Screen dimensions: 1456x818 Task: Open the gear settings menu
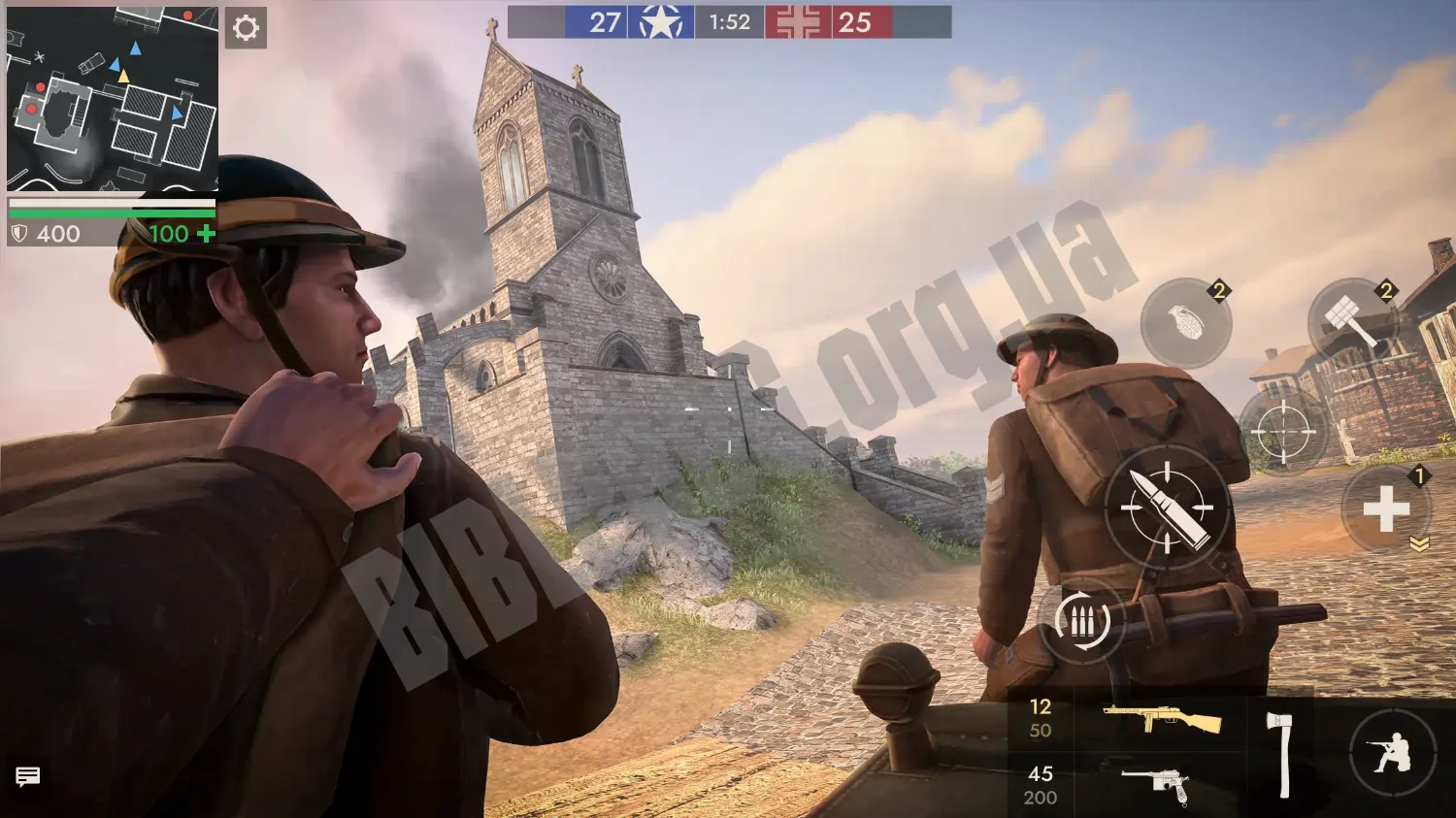point(246,28)
